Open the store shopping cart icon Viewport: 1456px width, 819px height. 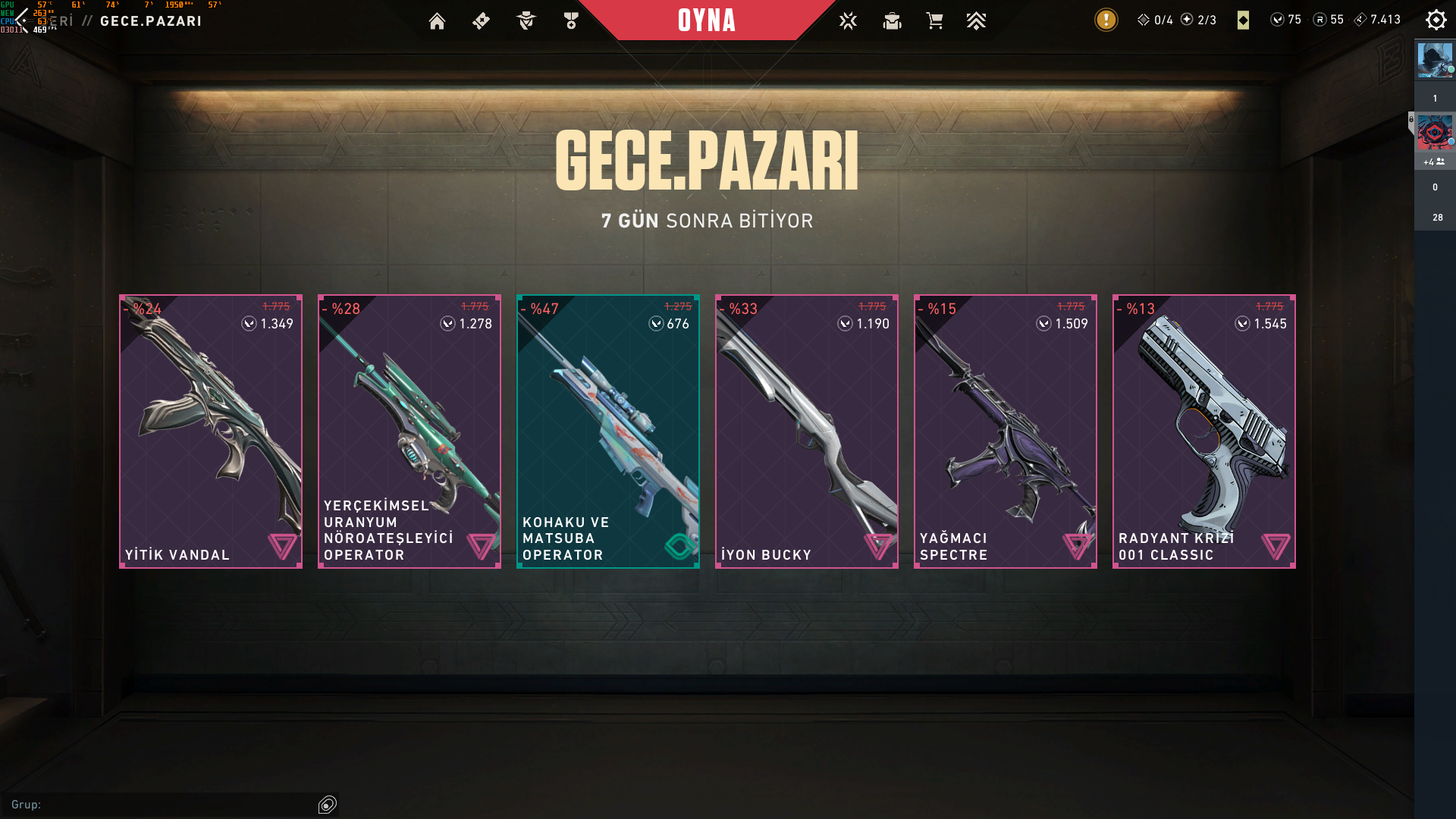coord(934,21)
